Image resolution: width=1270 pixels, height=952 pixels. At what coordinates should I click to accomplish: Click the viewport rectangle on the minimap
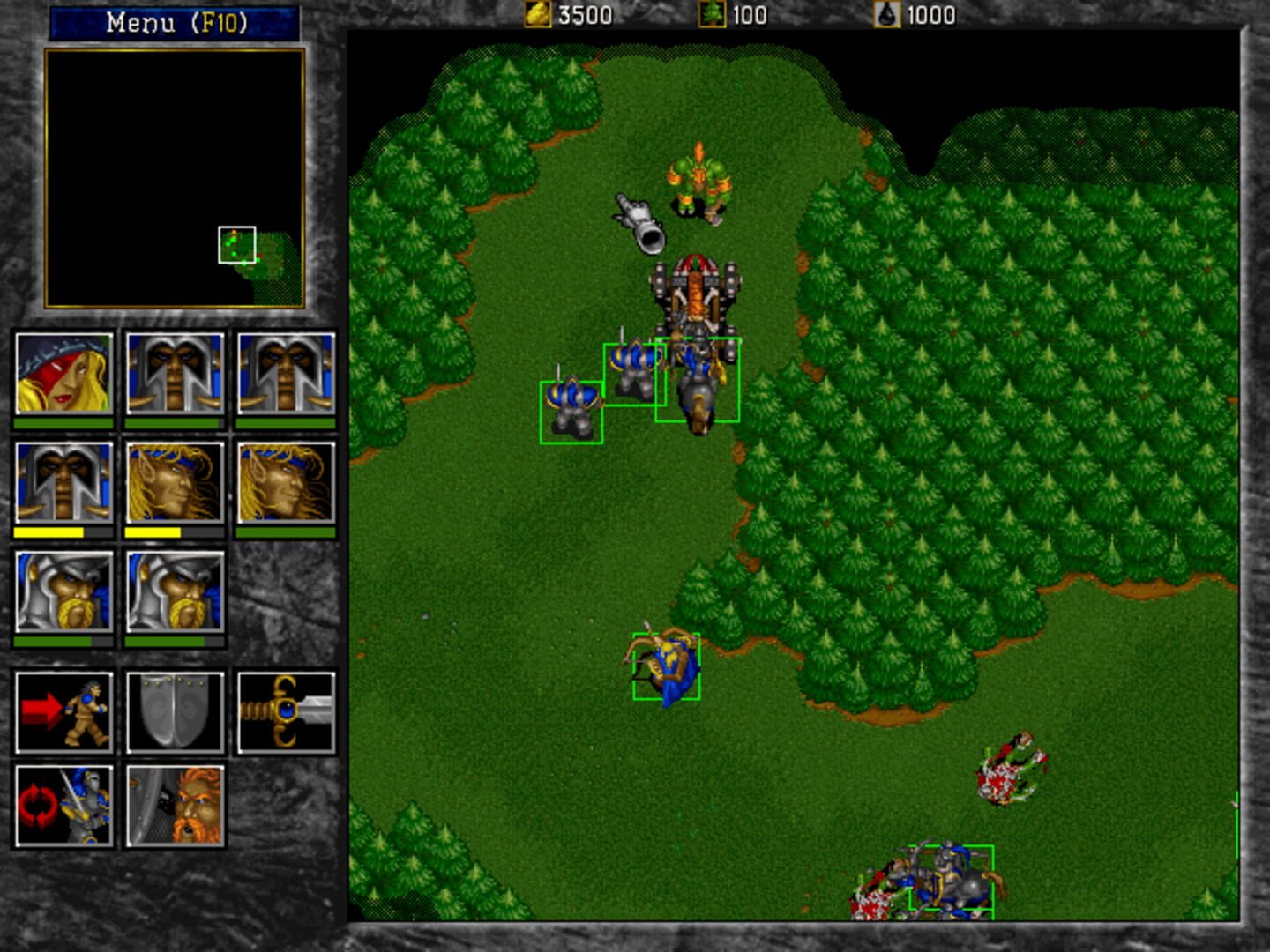235,242
